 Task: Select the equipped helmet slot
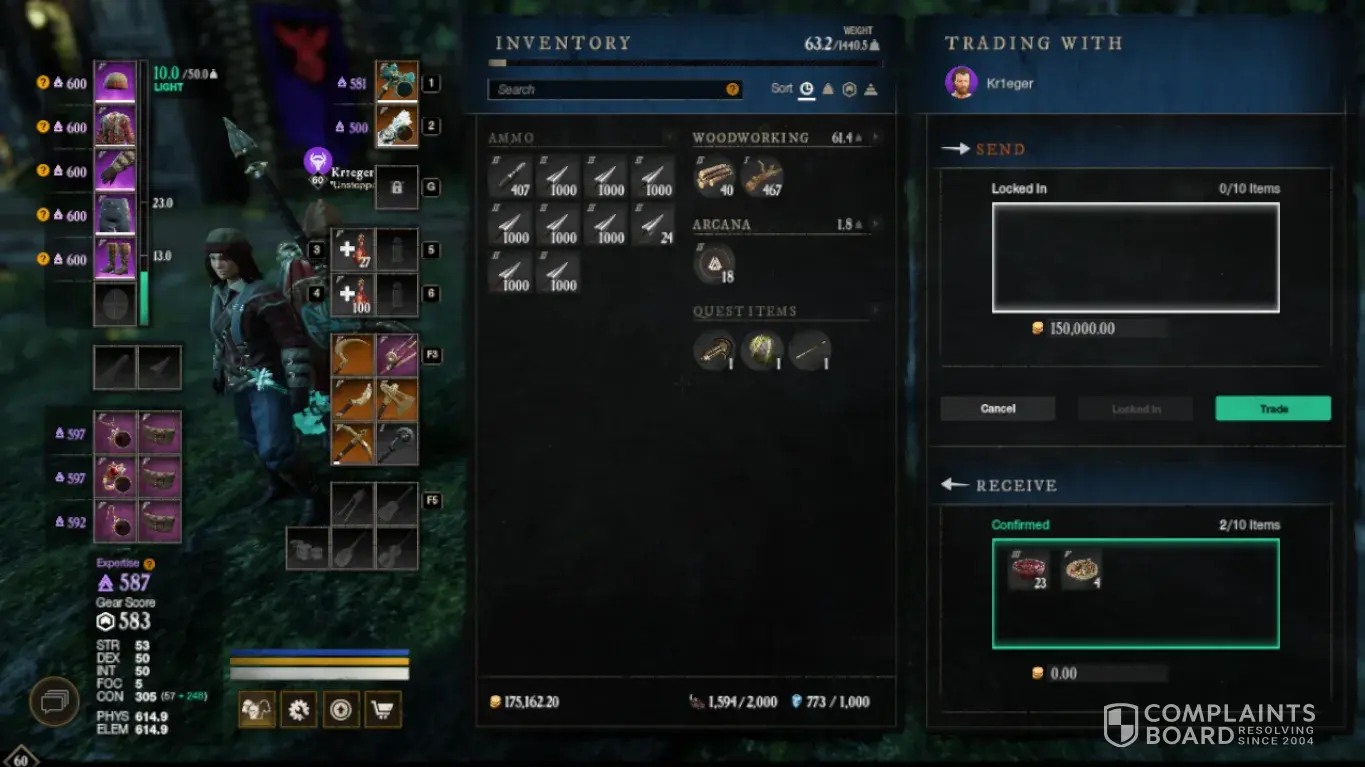coord(115,83)
